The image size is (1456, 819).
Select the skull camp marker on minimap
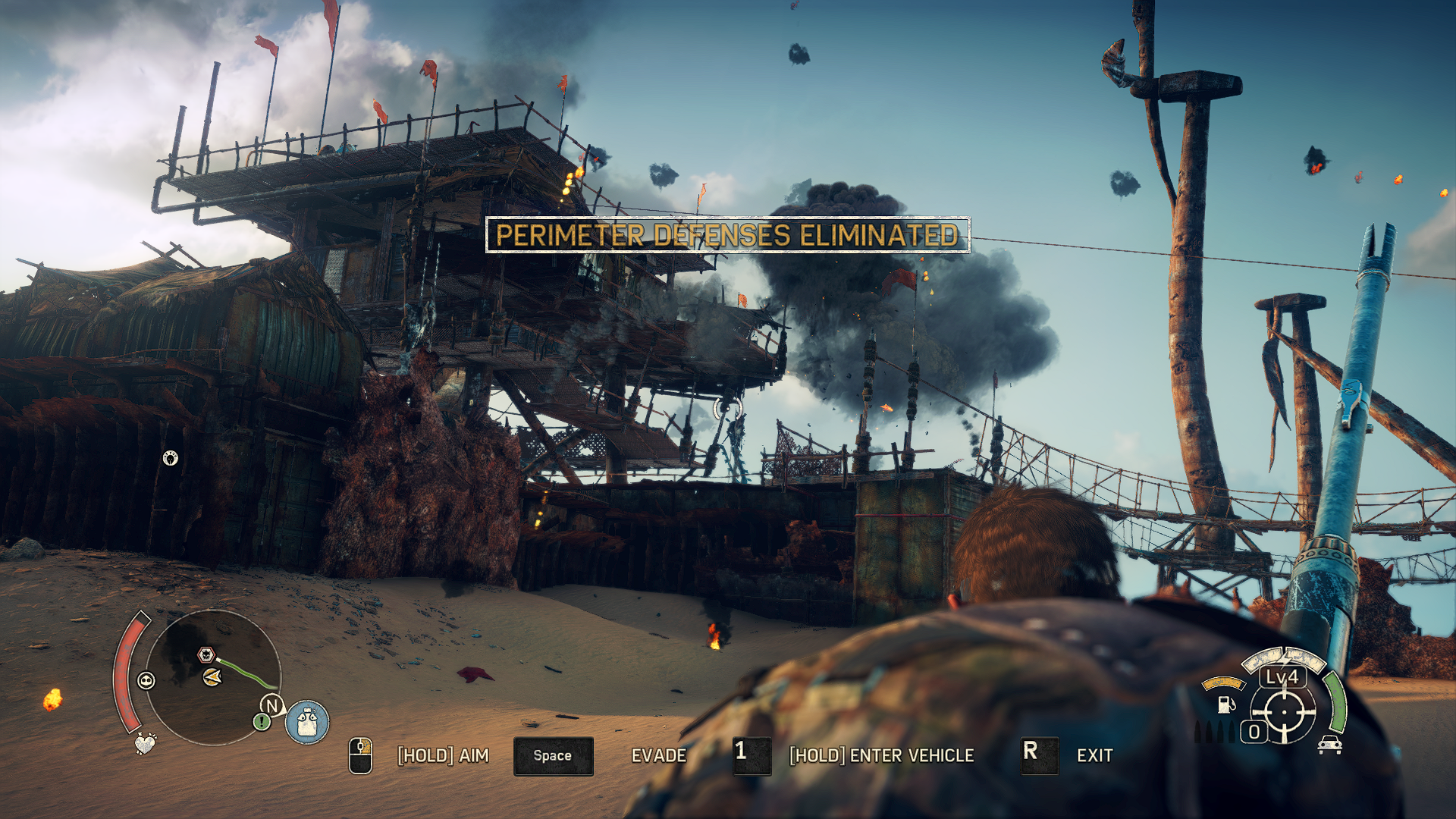pyautogui.click(x=206, y=654)
